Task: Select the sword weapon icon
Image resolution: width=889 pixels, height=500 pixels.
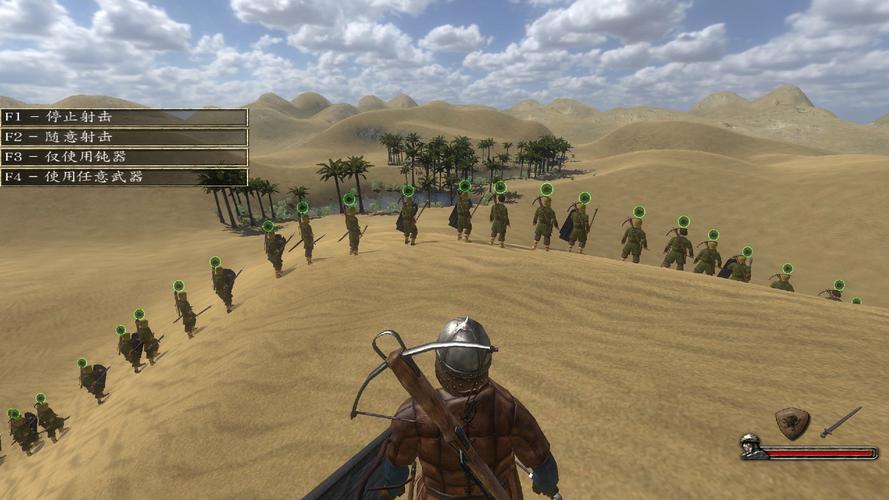Action: pyautogui.click(x=840, y=421)
